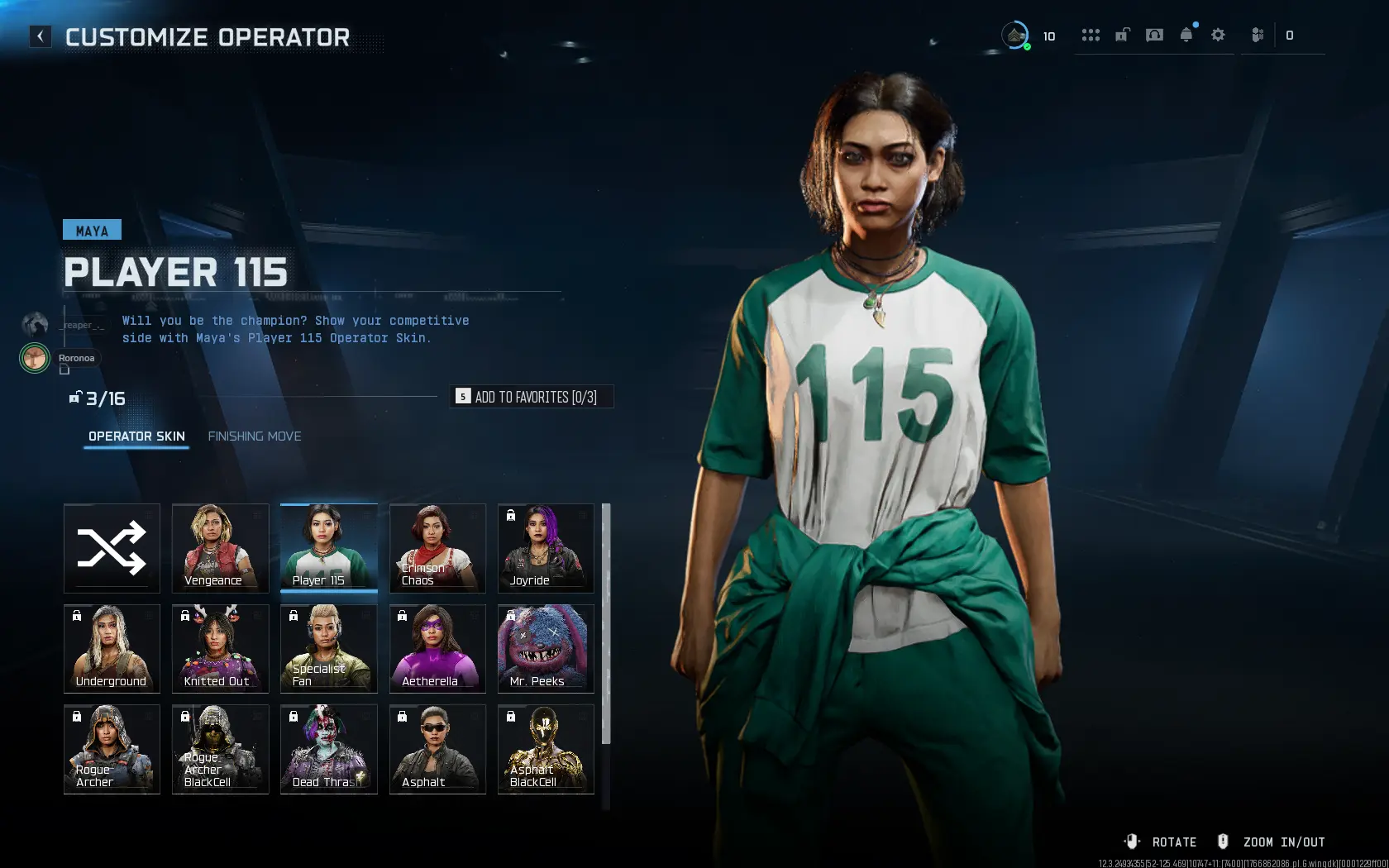Select the Player 115 skin
This screenshot has width=1389, height=868.
(x=328, y=548)
